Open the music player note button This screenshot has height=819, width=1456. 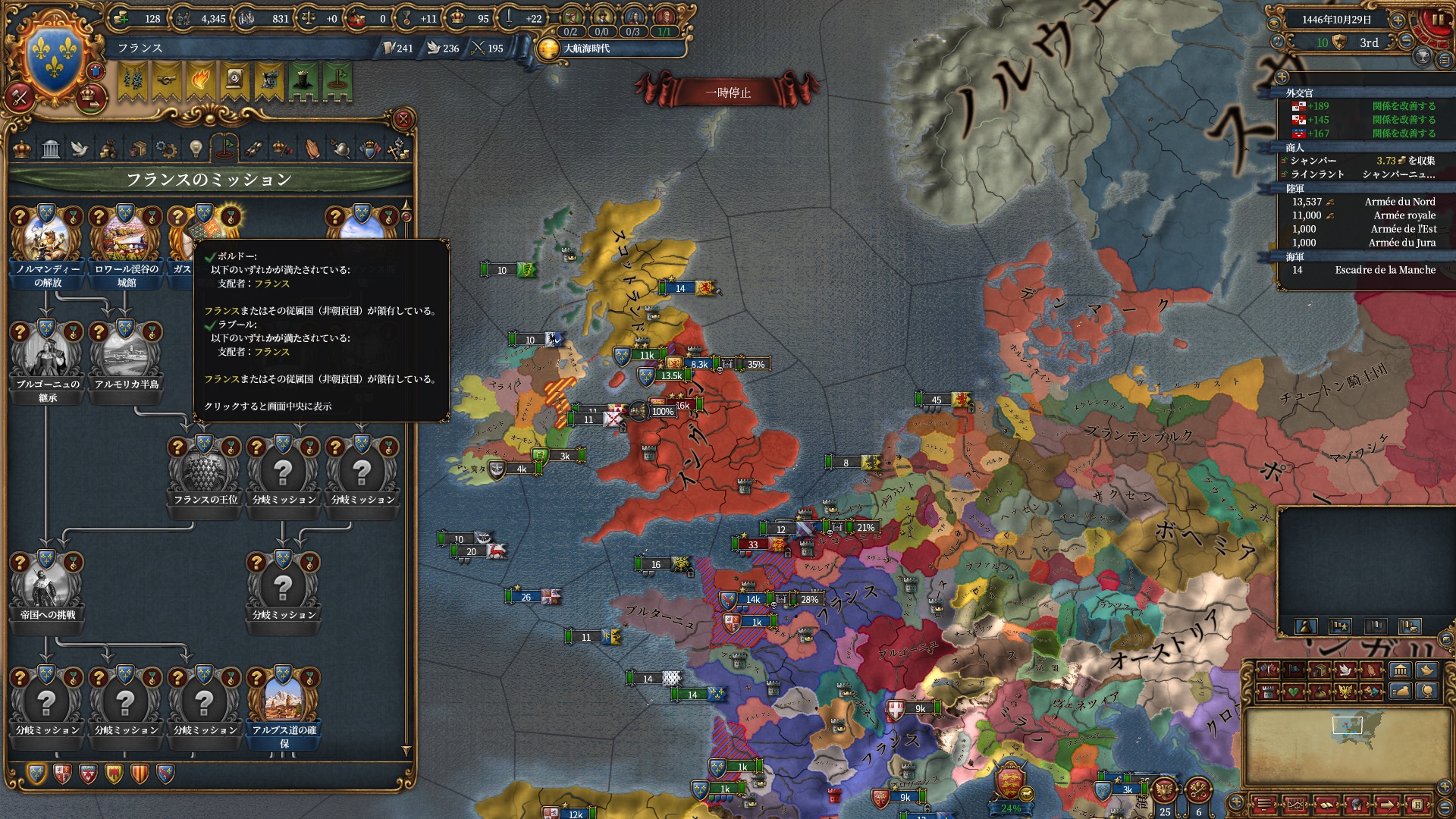tap(1277, 42)
